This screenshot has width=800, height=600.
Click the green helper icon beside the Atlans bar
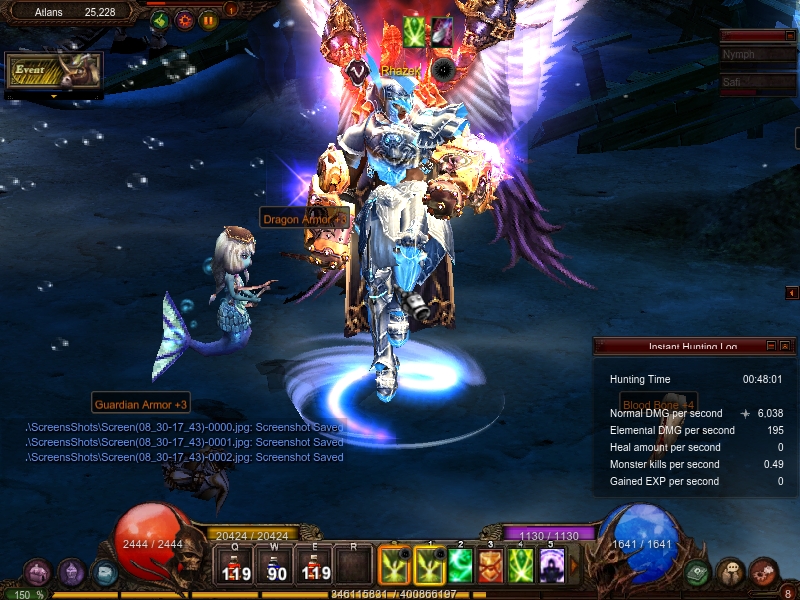[x=160, y=20]
